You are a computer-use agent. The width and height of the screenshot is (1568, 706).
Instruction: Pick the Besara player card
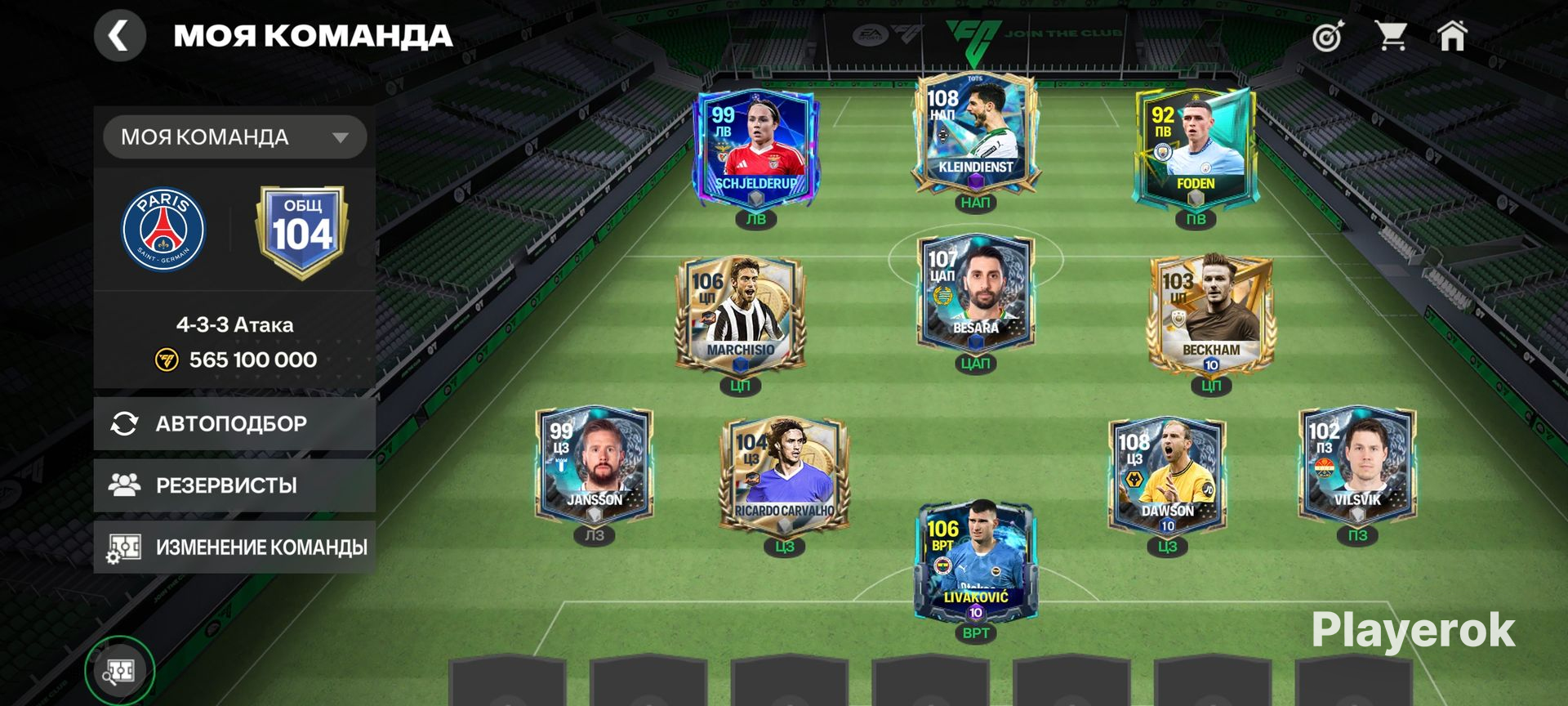coord(975,294)
